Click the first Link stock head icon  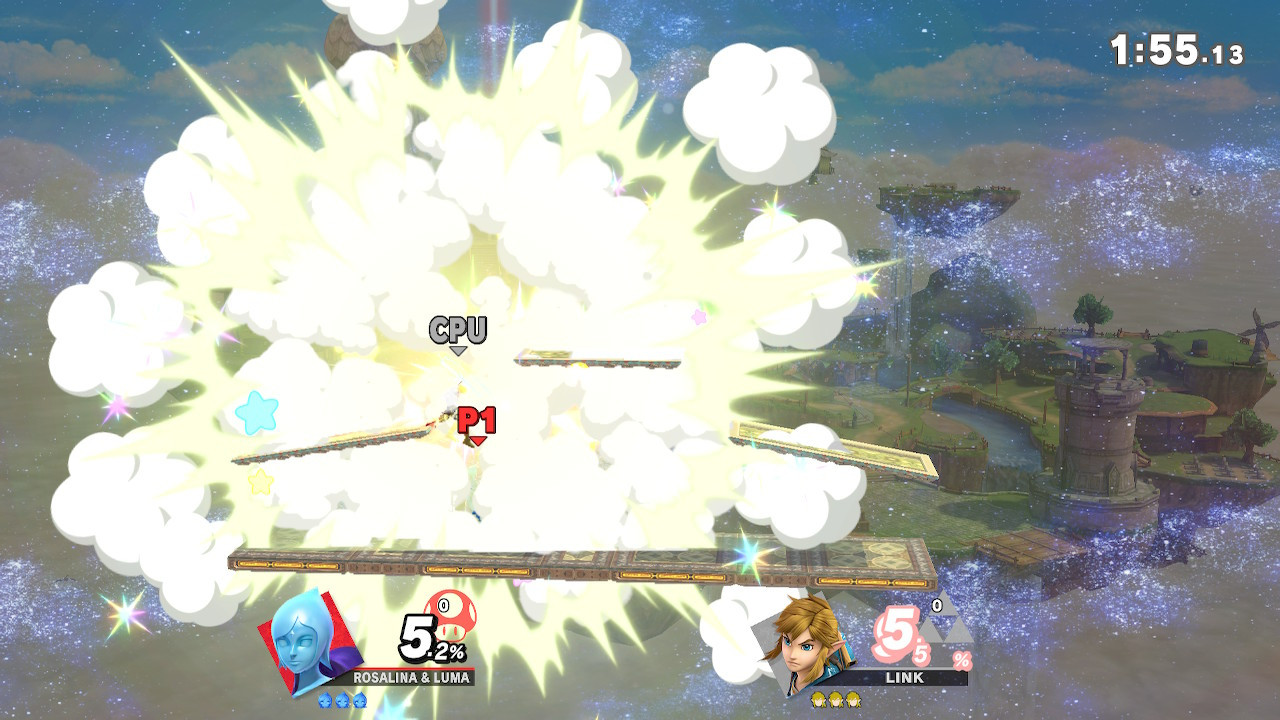pyautogui.click(x=819, y=701)
